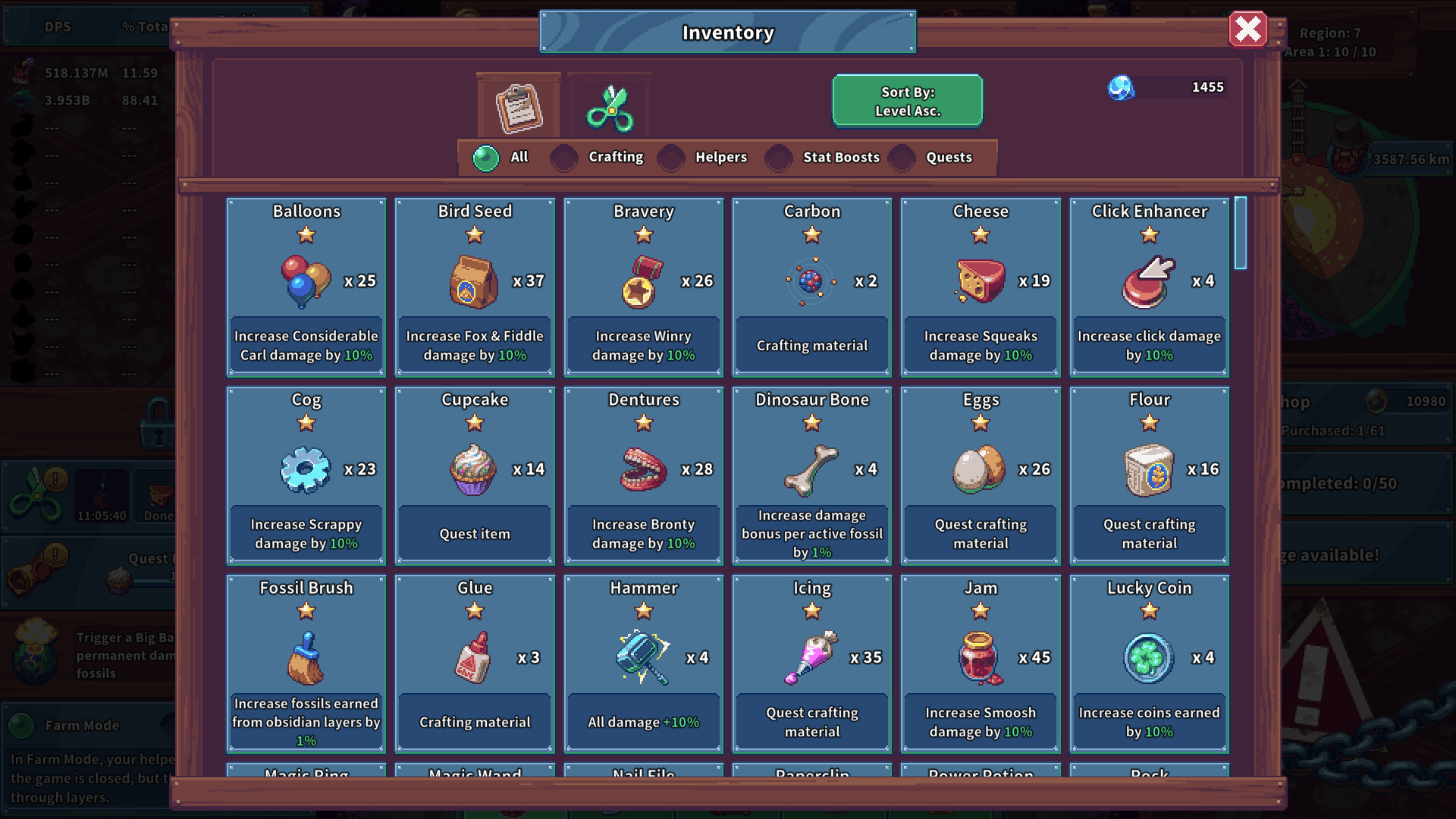Open the clipboard inventory tab icon
The height and width of the screenshot is (819, 1456).
[519, 106]
